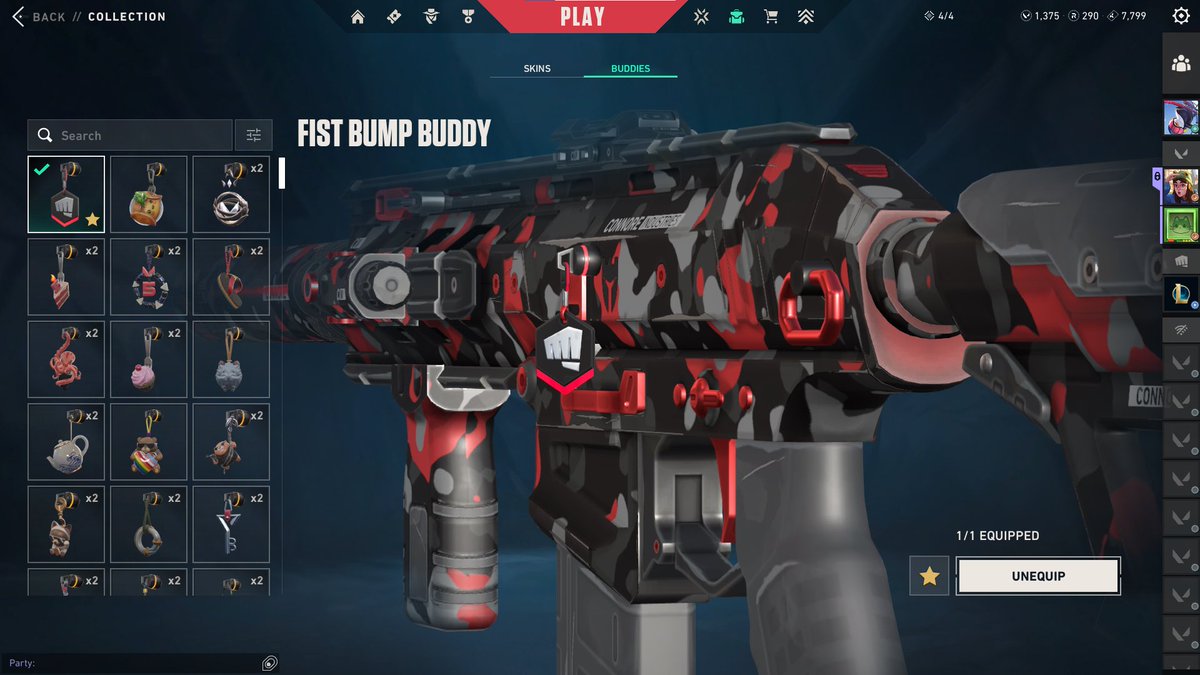Viewport: 1200px width, 675px height.
Task: Select the Fist Bump buddy tile
Action: [66, 194]
